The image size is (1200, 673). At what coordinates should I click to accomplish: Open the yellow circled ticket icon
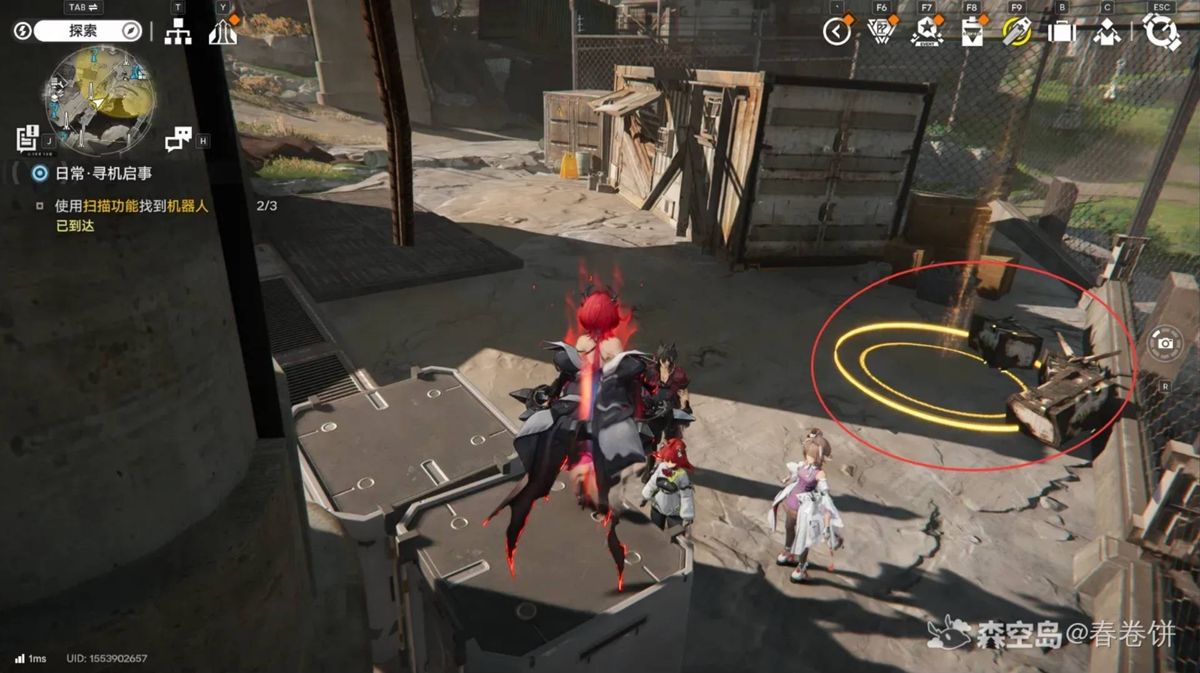[1016, 32]
